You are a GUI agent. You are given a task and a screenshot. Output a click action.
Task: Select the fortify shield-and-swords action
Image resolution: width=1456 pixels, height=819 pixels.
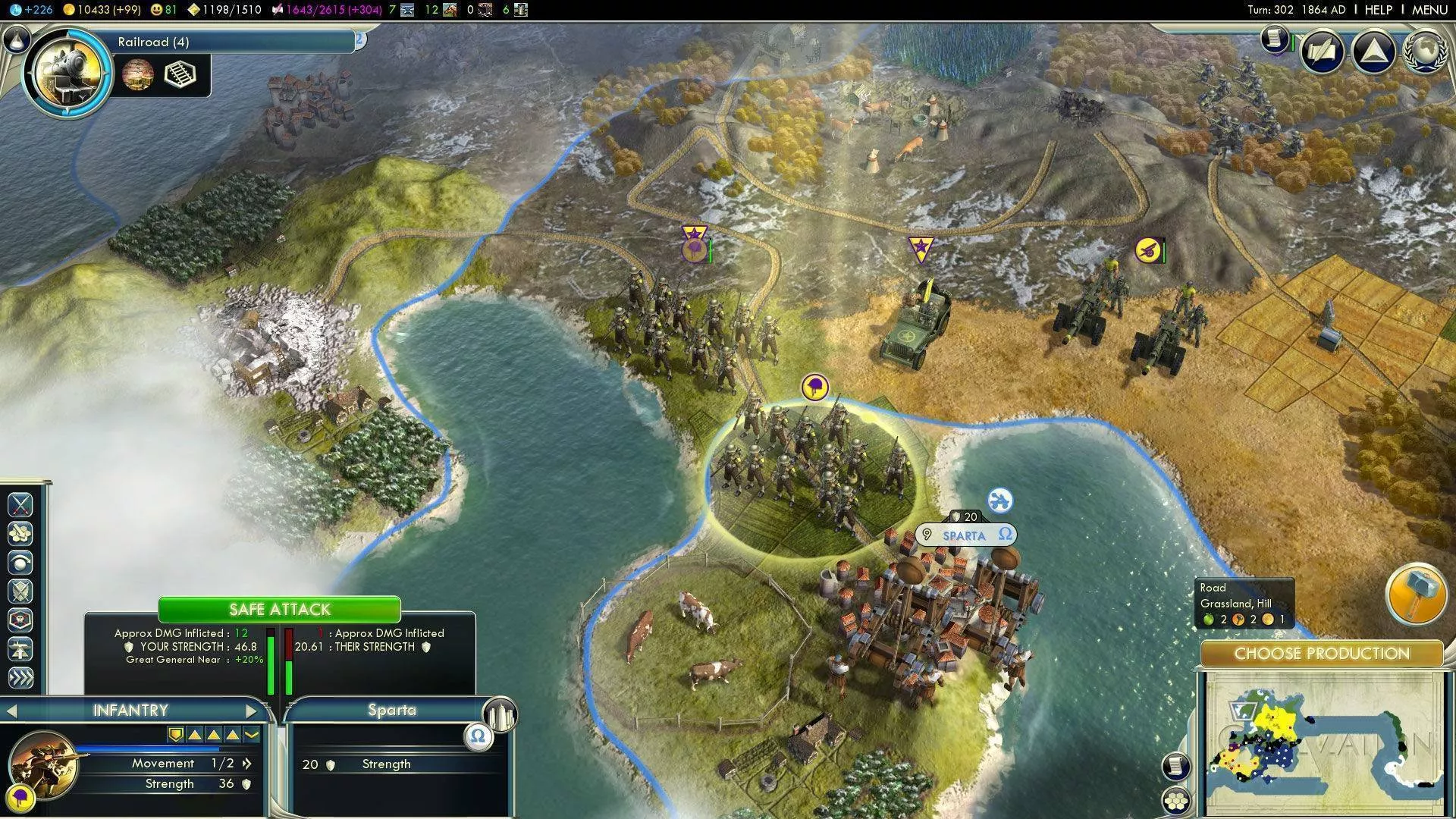pos(20,591)
